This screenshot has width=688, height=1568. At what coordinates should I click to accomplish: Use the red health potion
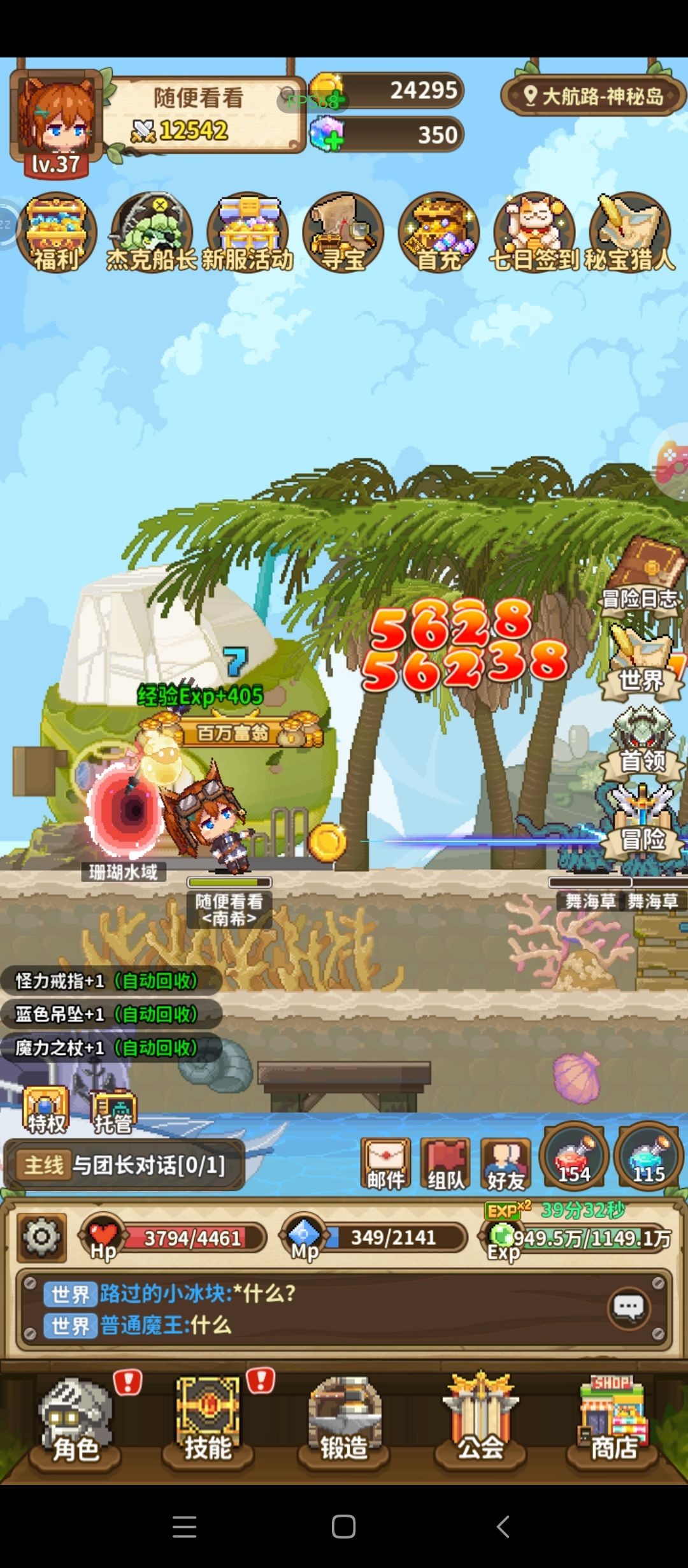click(574, 1156)
